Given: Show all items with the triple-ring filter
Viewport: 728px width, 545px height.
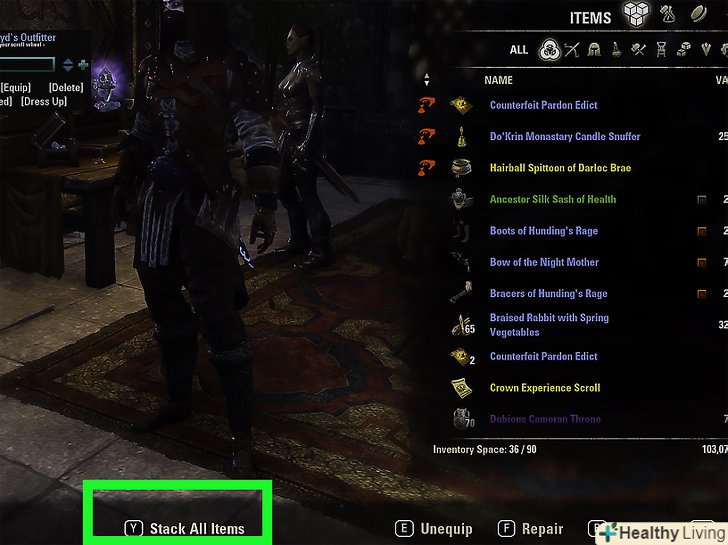Looking at the screenshot, I should tap(548, 49).
